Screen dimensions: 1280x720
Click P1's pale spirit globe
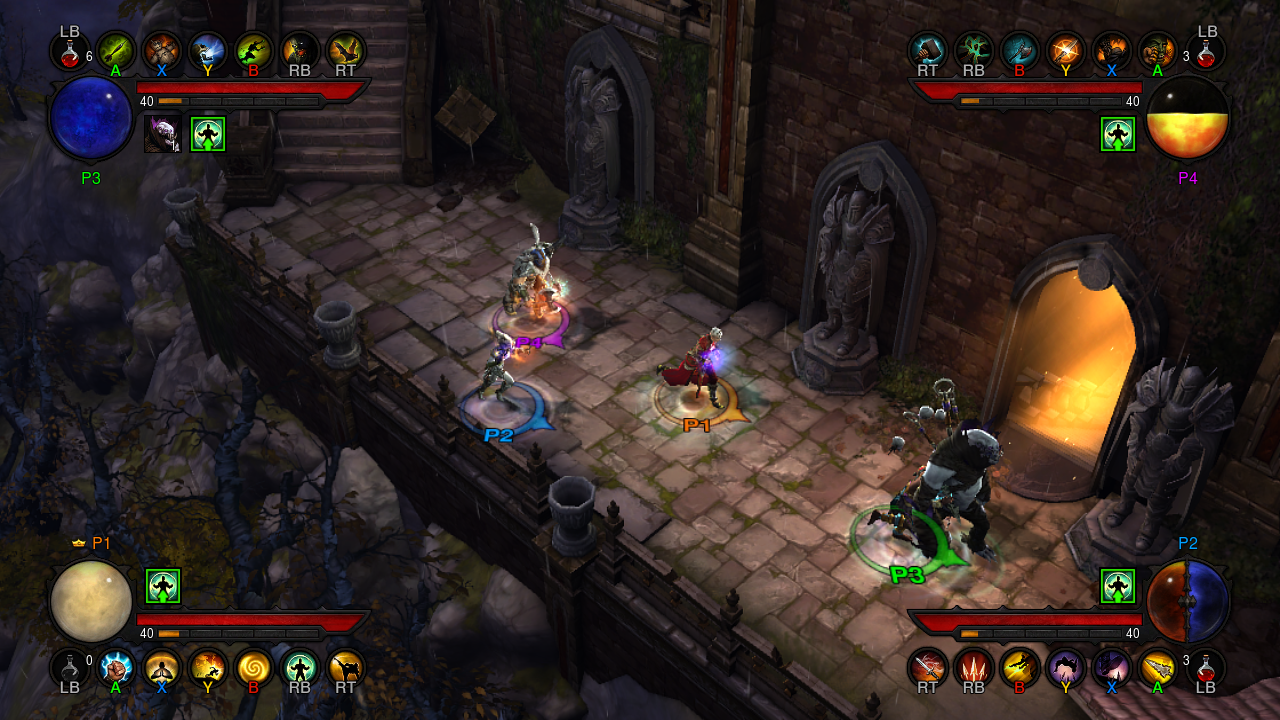pos(91,601)
